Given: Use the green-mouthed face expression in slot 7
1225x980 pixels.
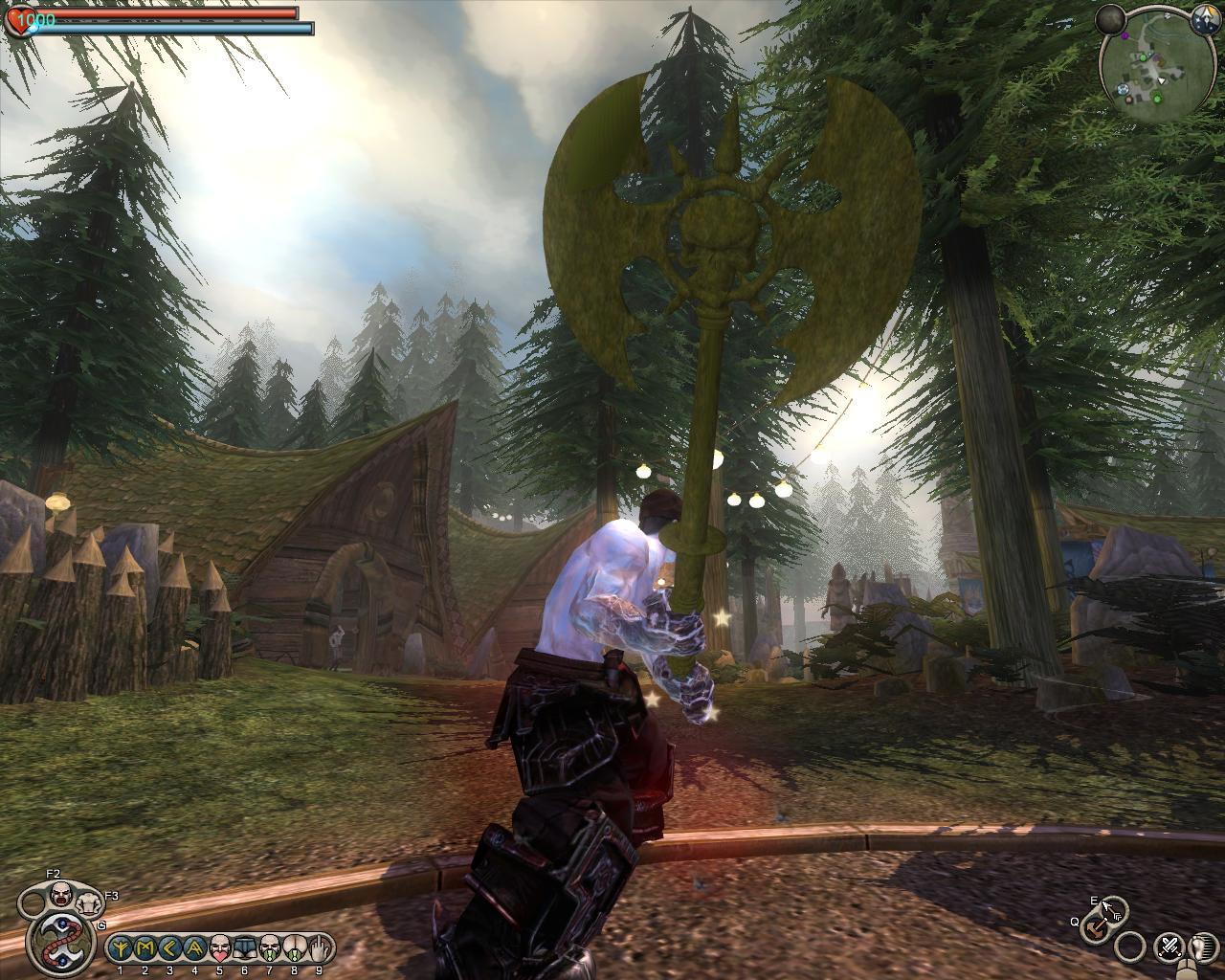Looking at the screenshot, I should (x=269, y=947).
